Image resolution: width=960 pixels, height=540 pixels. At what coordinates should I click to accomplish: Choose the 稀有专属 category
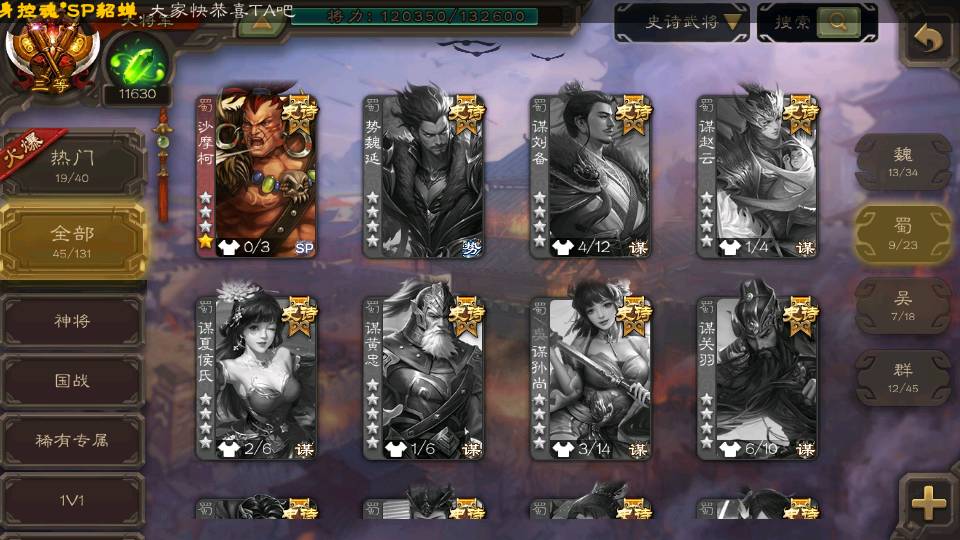pos(72,439)
